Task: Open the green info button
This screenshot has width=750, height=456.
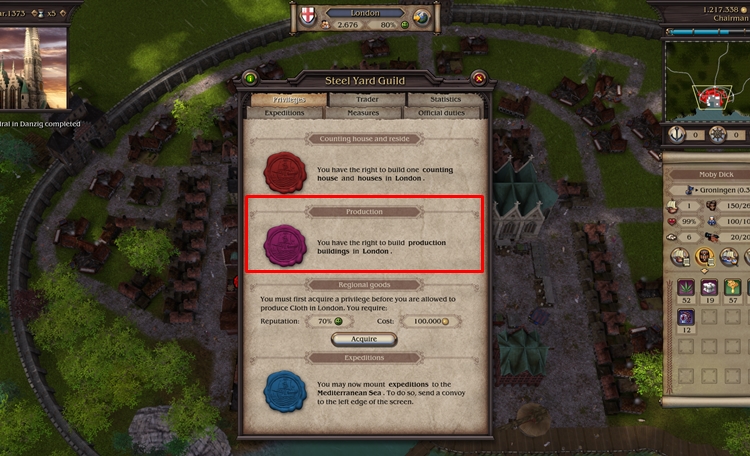Action: (250, 78)
